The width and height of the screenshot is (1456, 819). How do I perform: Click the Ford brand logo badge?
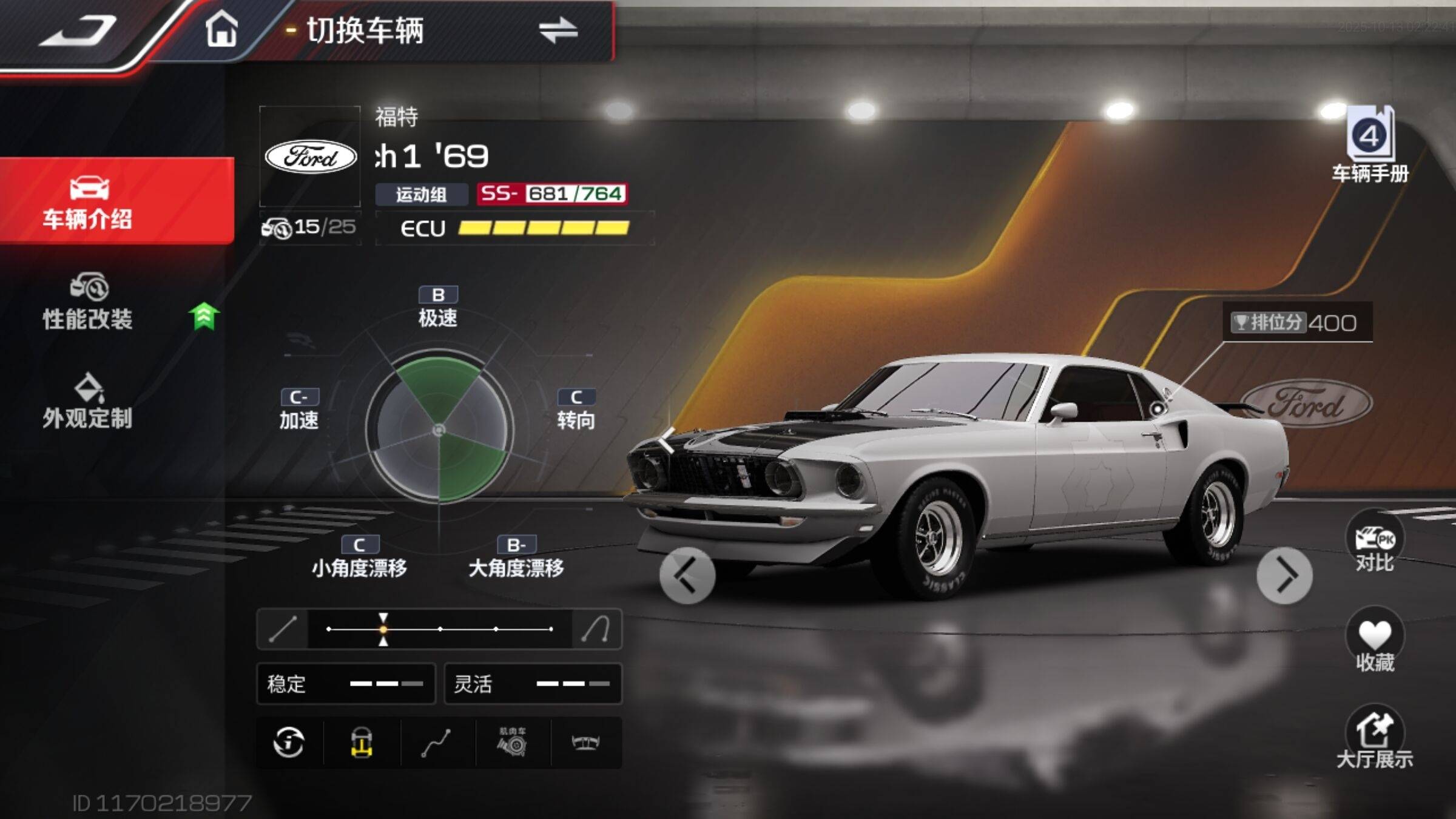[x=311, y=157]
